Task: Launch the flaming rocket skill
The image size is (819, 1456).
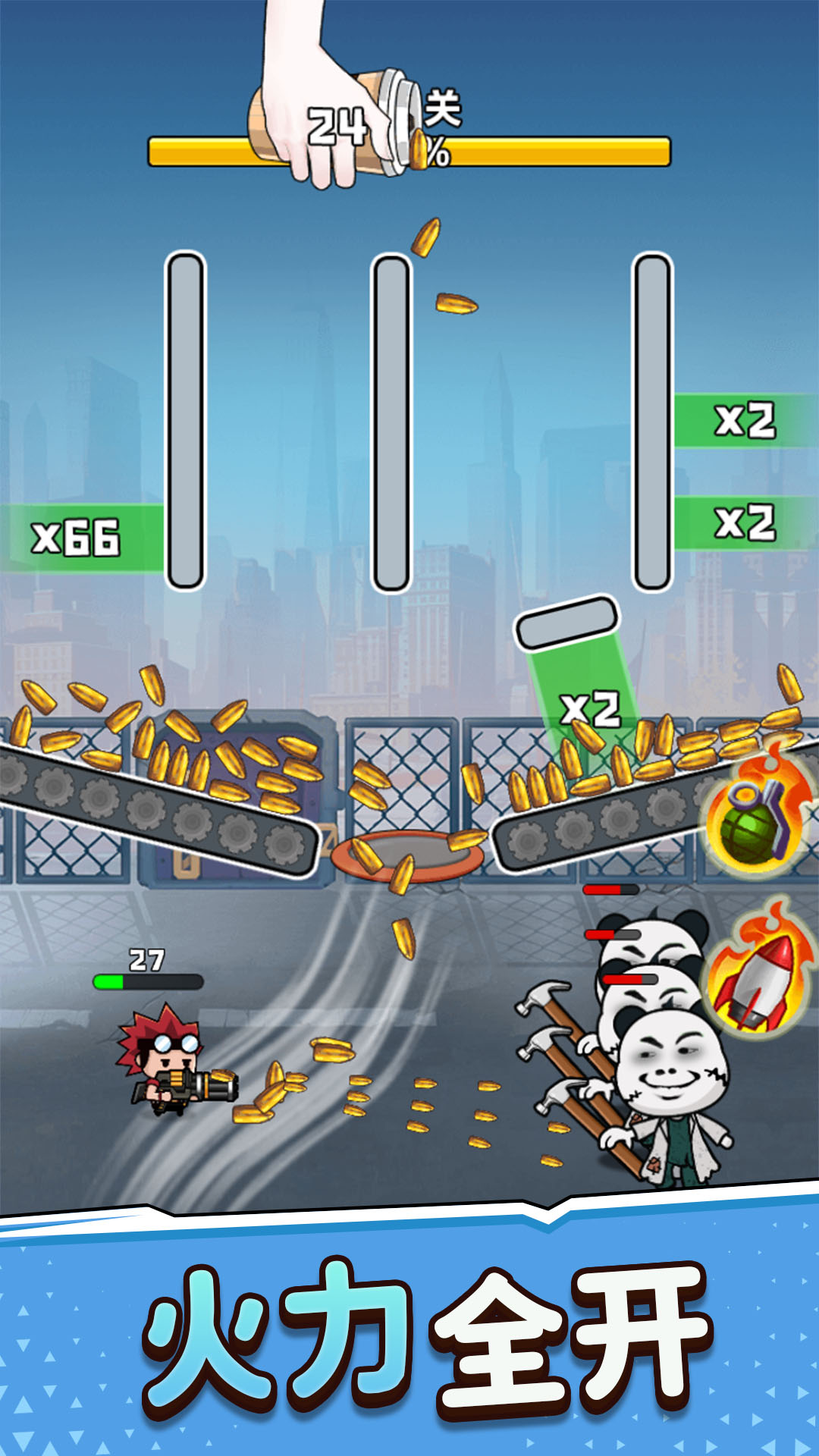Action: (755, 978)
